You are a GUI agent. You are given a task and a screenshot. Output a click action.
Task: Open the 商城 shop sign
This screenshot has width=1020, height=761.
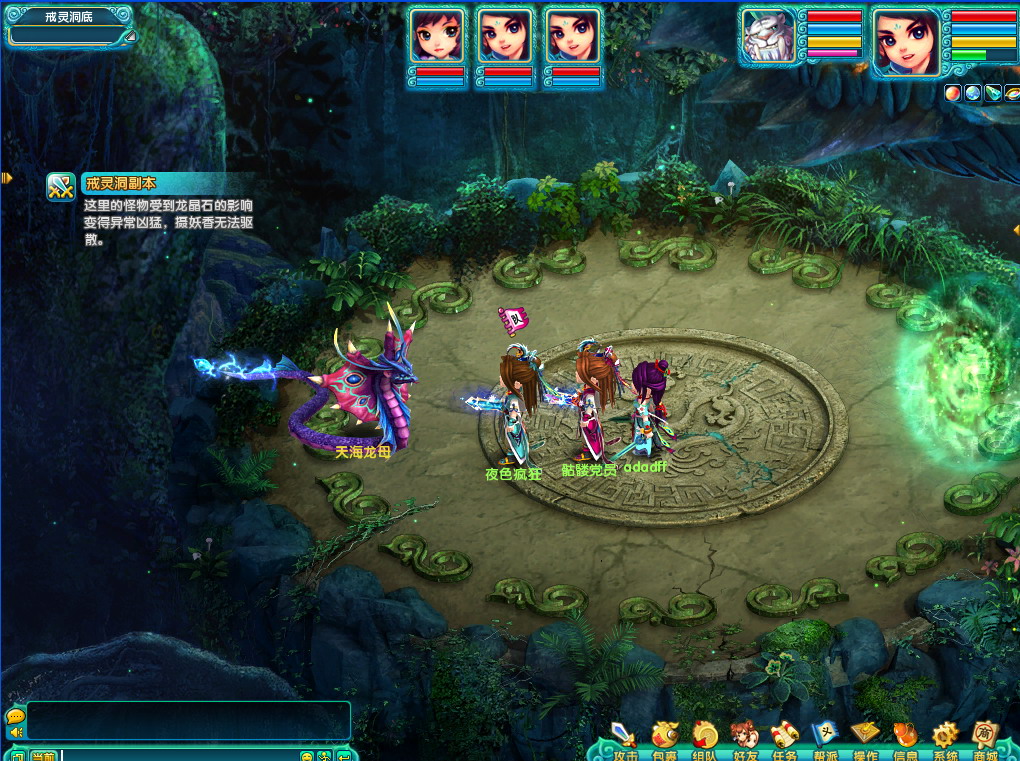986,737
